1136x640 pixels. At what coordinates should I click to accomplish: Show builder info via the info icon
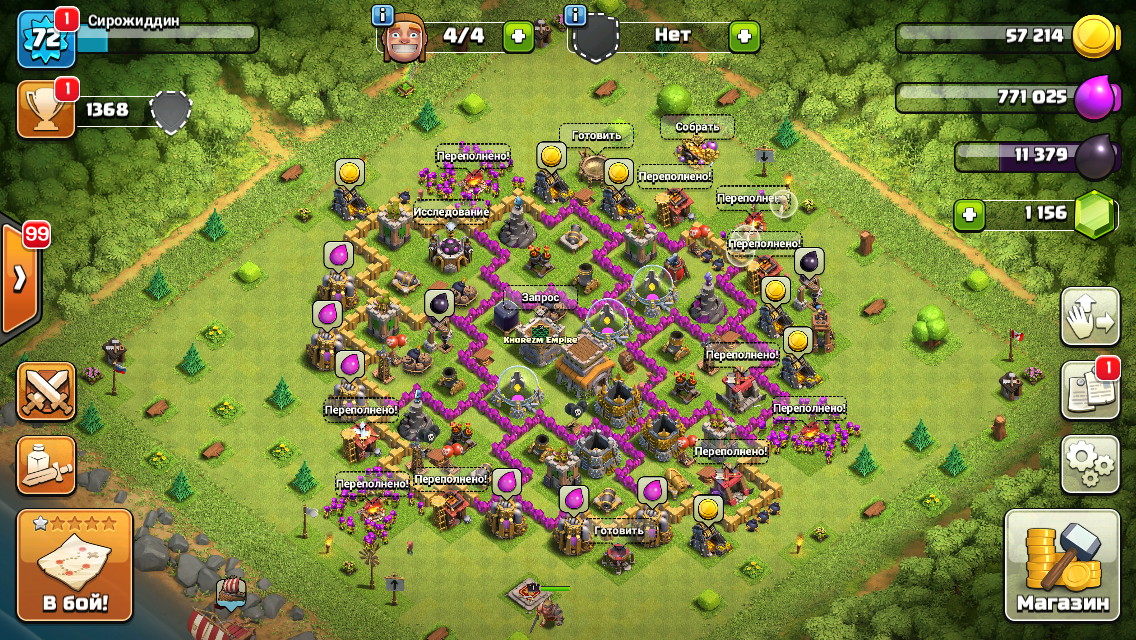[382, 15]
